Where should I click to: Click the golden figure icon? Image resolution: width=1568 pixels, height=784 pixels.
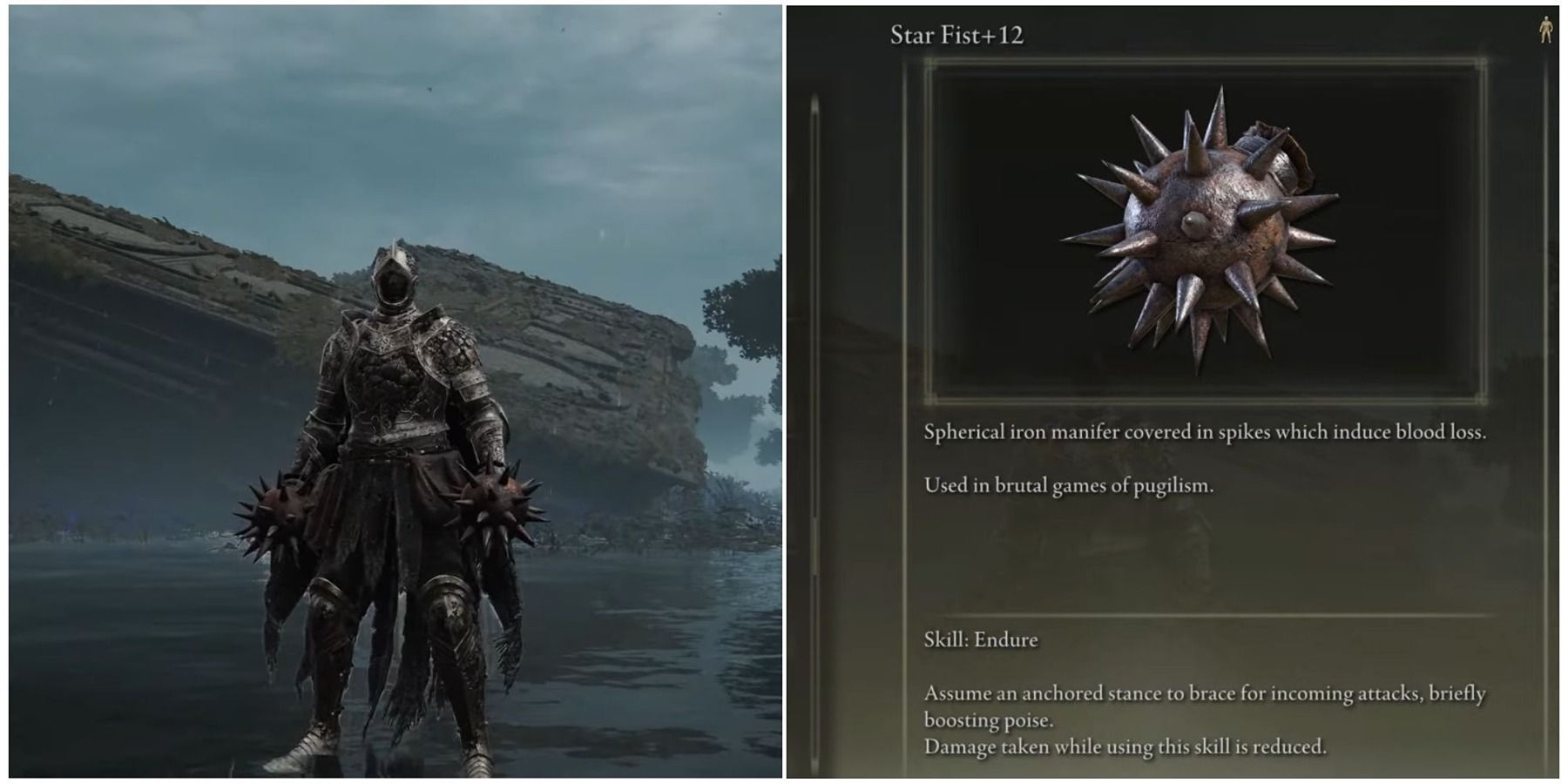click(x=1545, y=30)
